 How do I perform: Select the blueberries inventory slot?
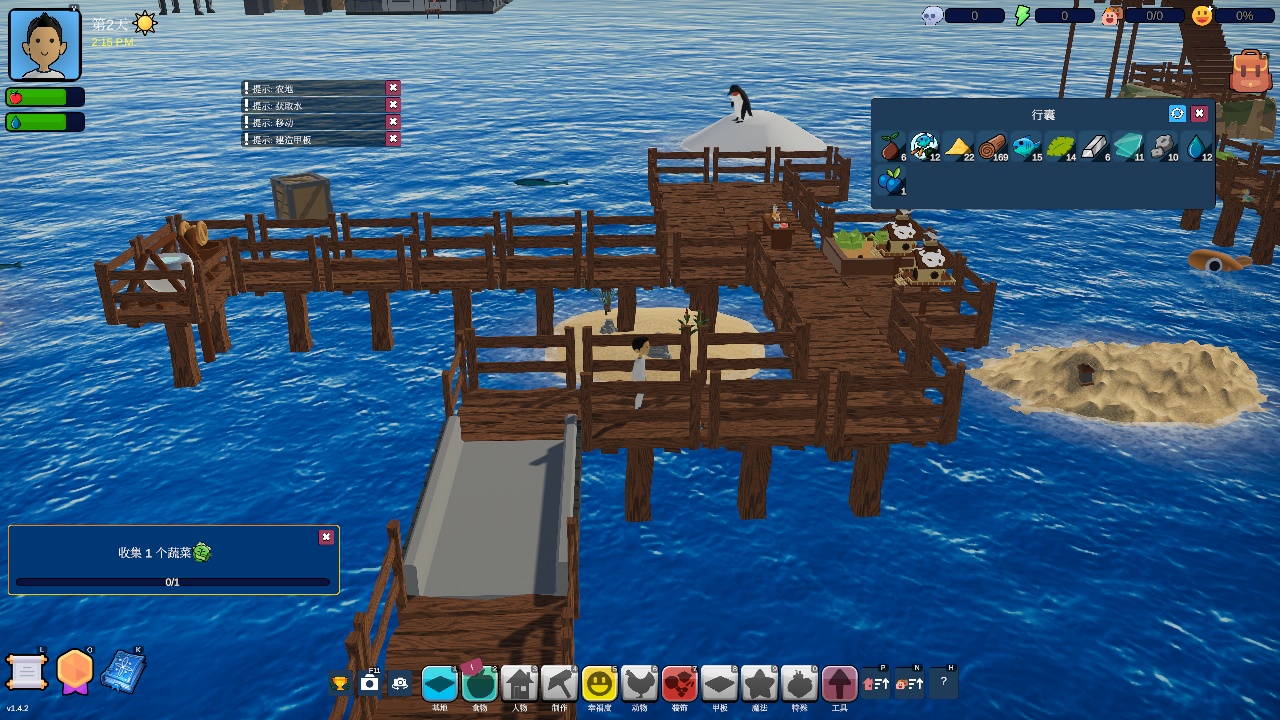pyautogui.click(x=890, y=182)
